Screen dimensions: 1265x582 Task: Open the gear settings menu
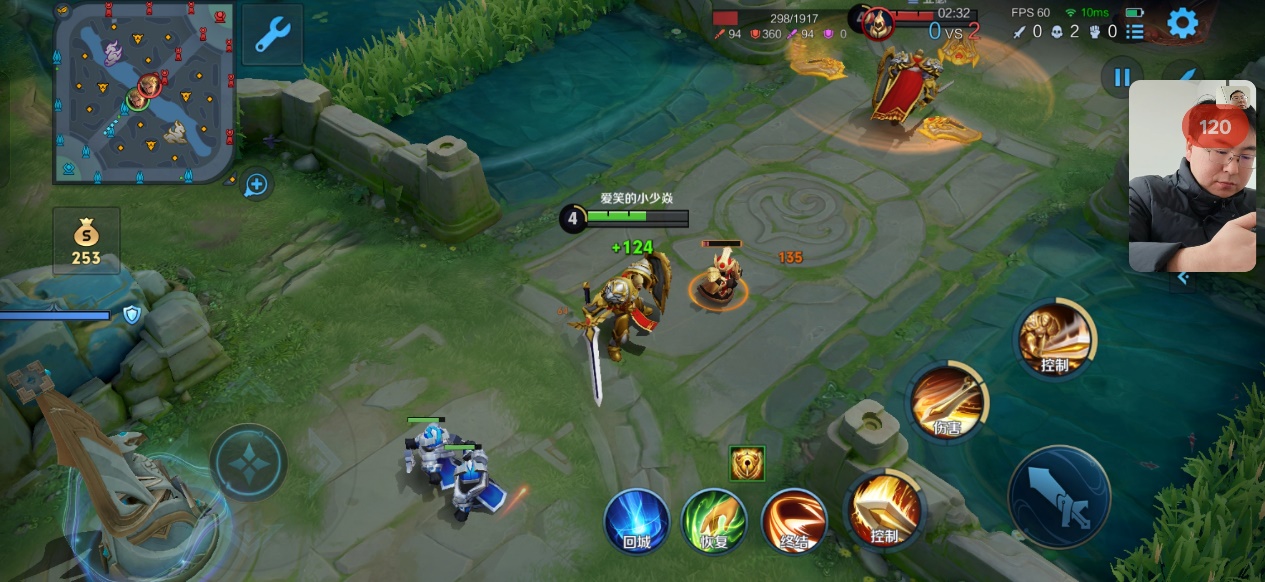tap(1182, 23)
